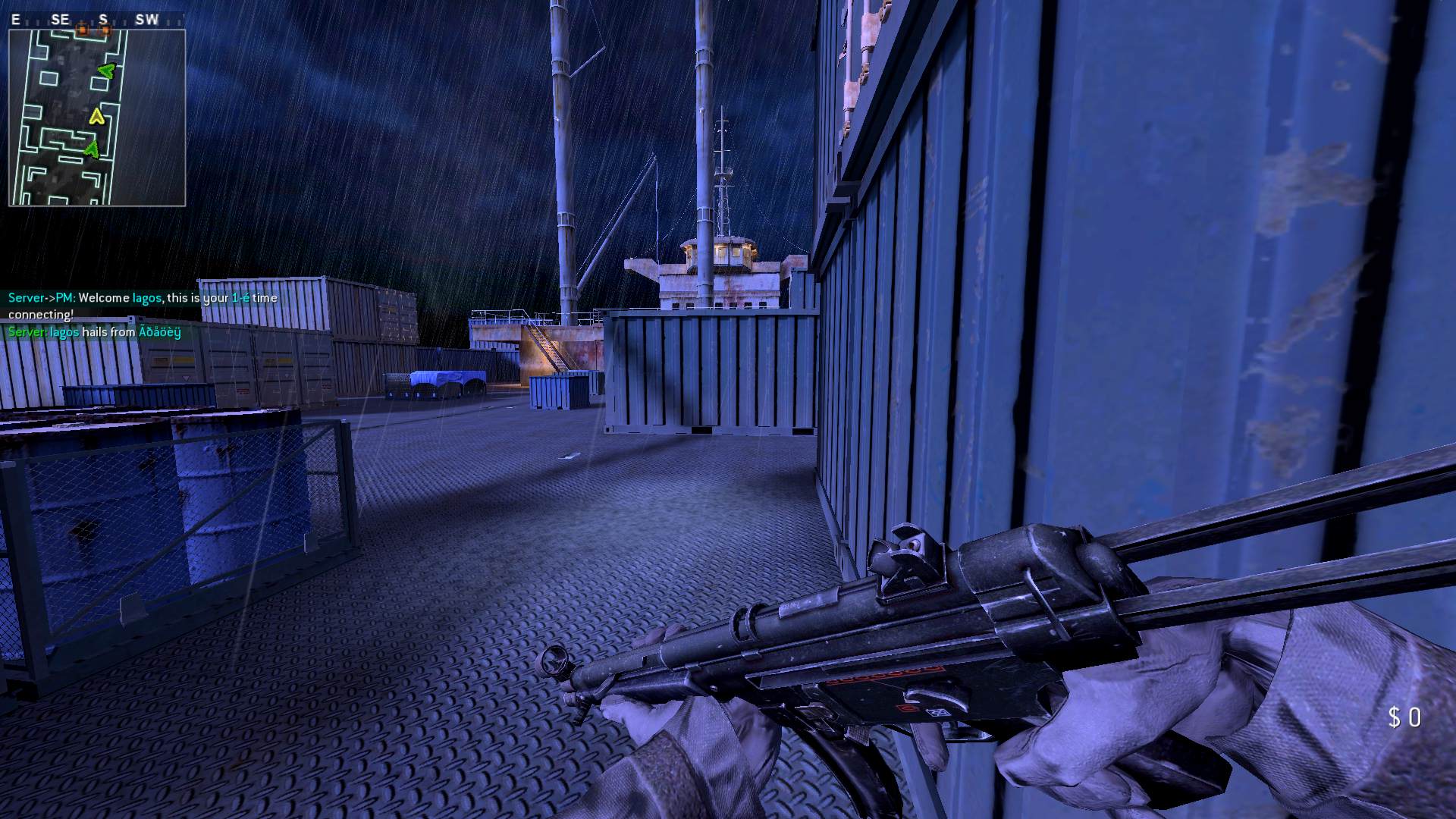The width and height of the screenshot is (1456, 819).
Task: Click the left orange objective marker on the compass
Action: [83, 30]
